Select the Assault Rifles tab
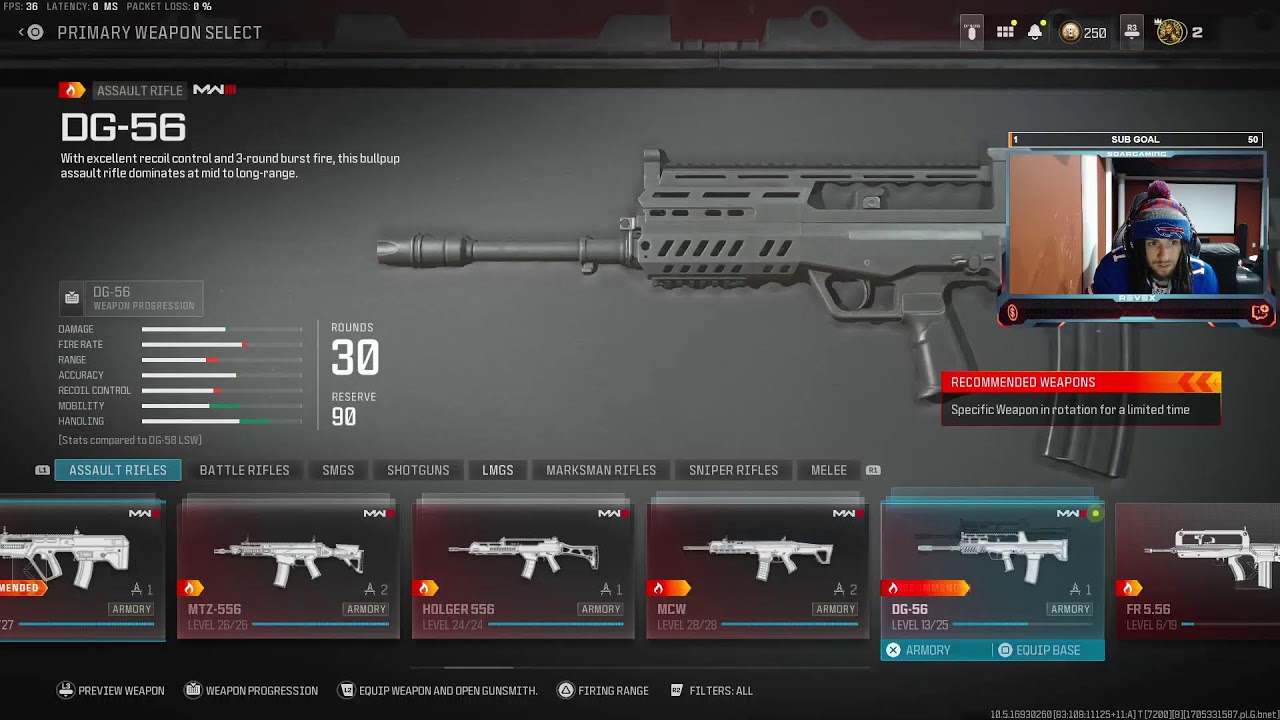 (118, 470)
